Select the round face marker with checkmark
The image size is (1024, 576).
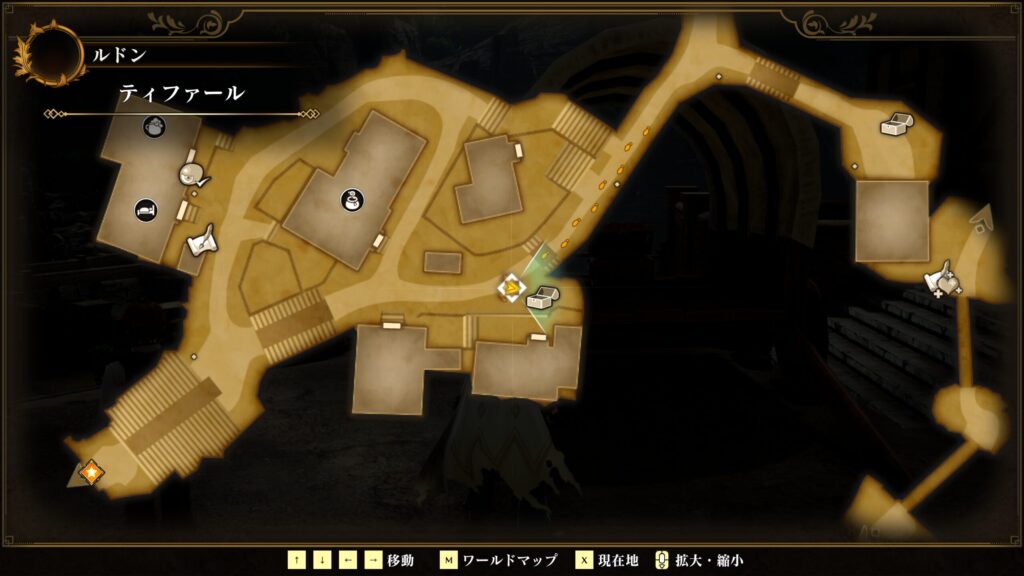tap(192, 175)
